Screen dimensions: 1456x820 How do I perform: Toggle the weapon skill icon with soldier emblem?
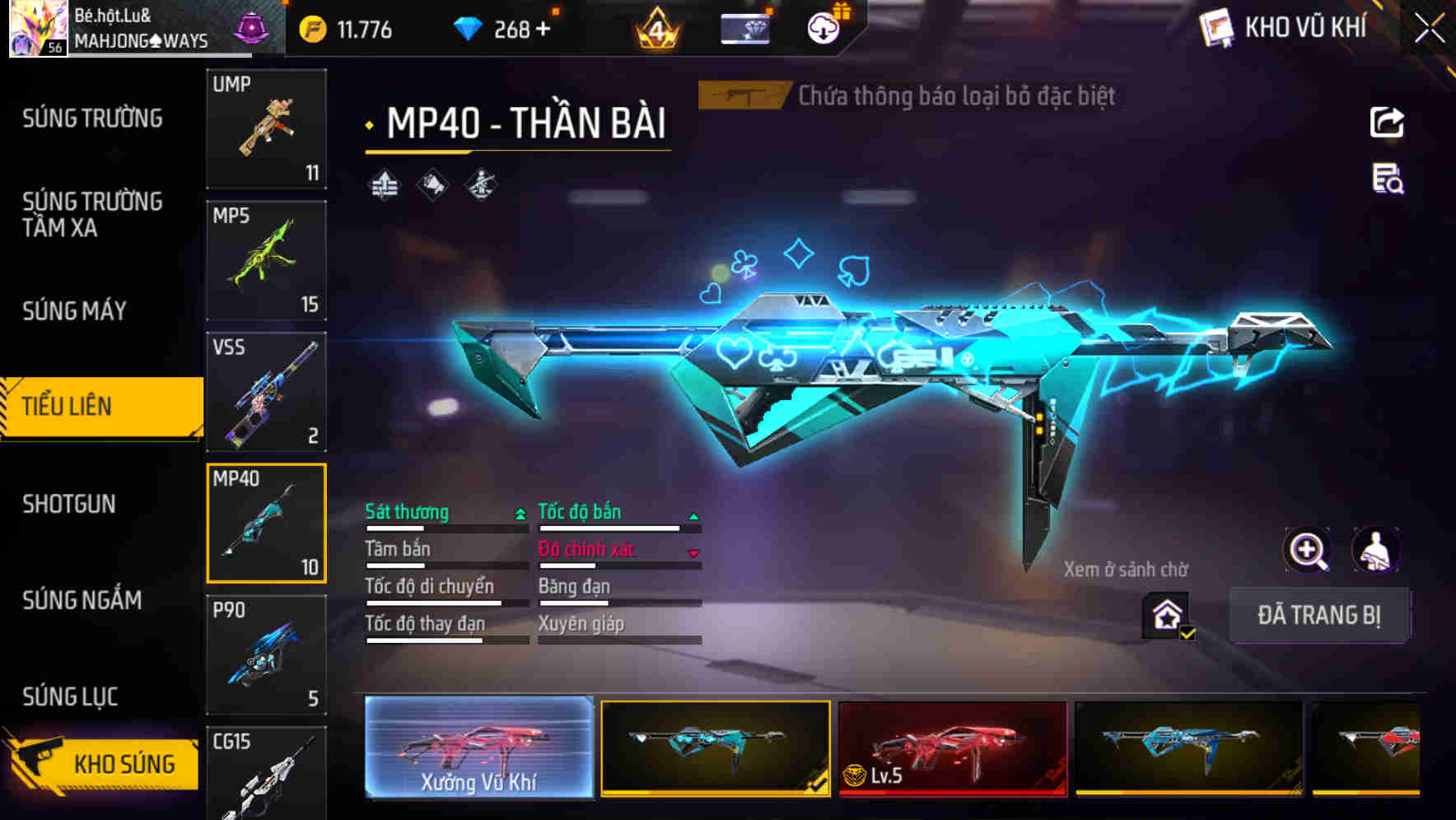click(x=480, y=184)
